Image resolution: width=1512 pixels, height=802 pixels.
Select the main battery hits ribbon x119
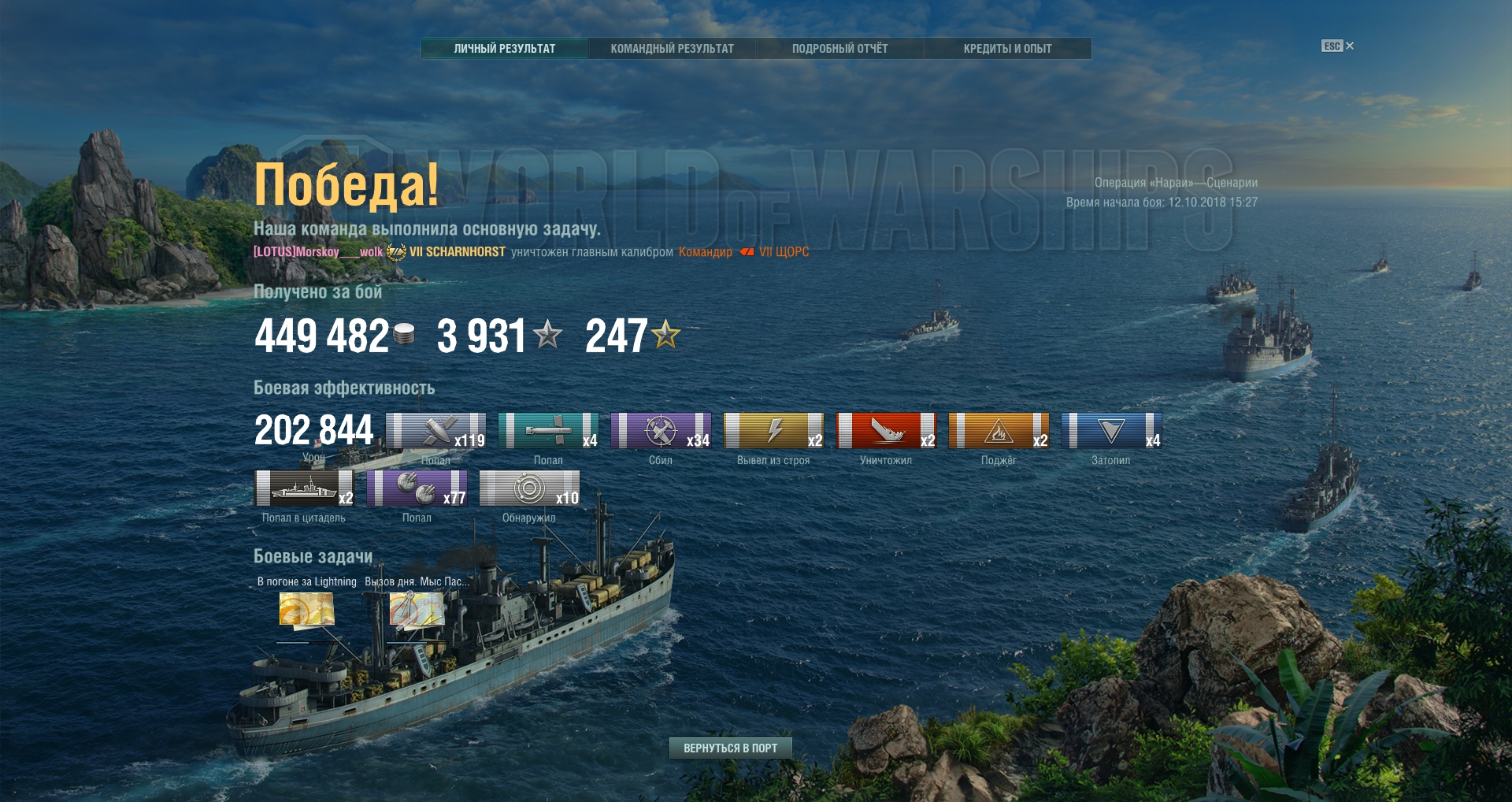(x=435, y=431)
